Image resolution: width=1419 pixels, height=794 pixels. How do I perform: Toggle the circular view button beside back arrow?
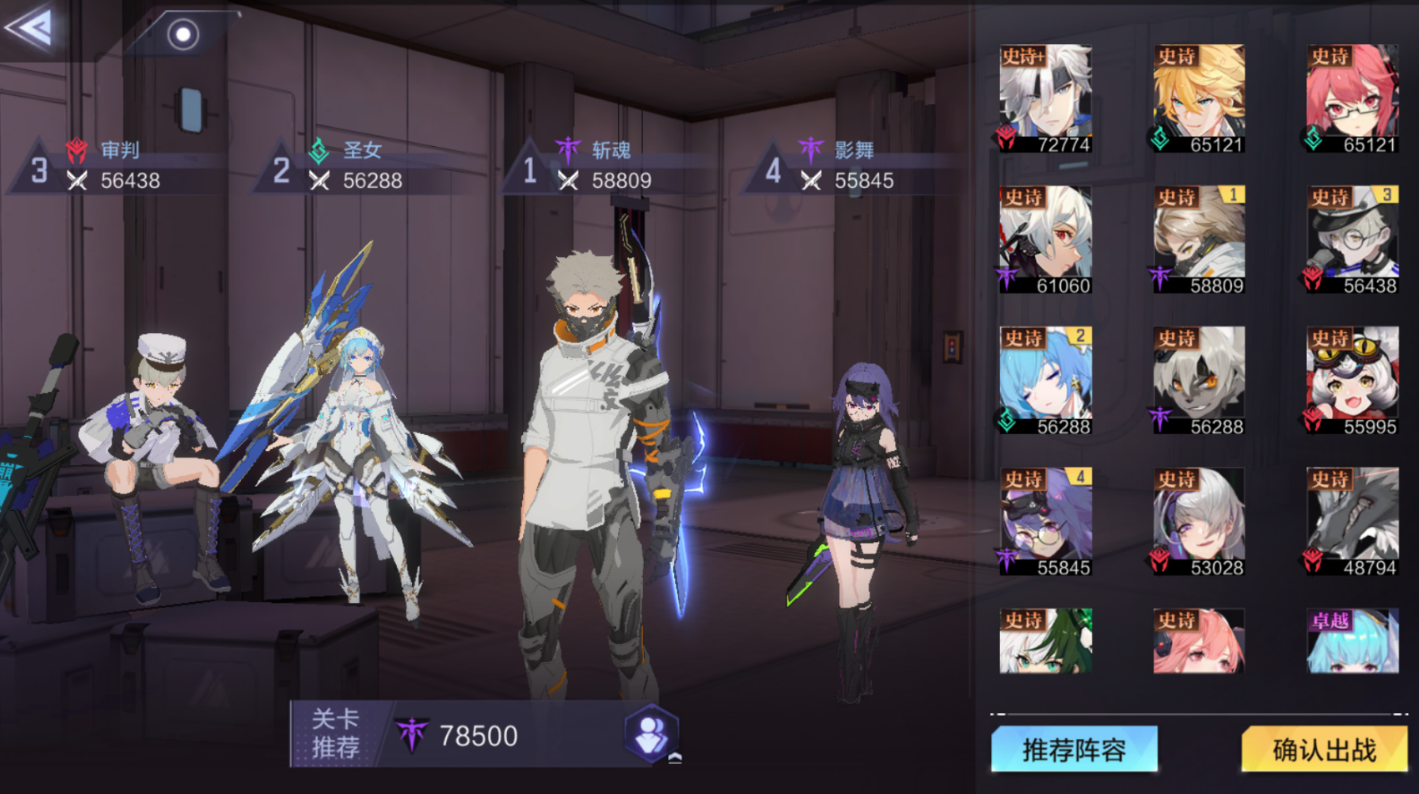[x=183, y=35]
